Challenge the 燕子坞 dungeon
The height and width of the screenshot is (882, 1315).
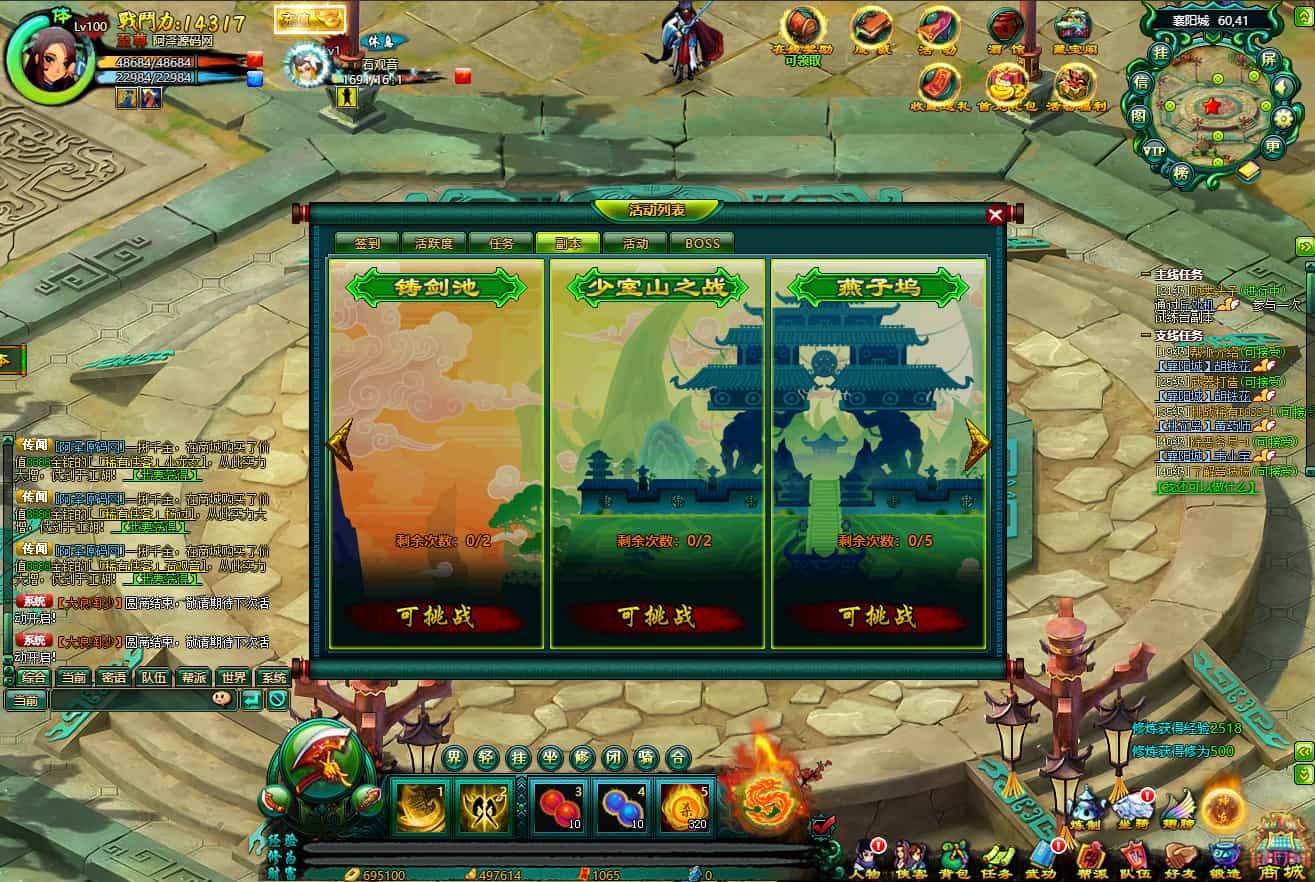coord(877,616)
